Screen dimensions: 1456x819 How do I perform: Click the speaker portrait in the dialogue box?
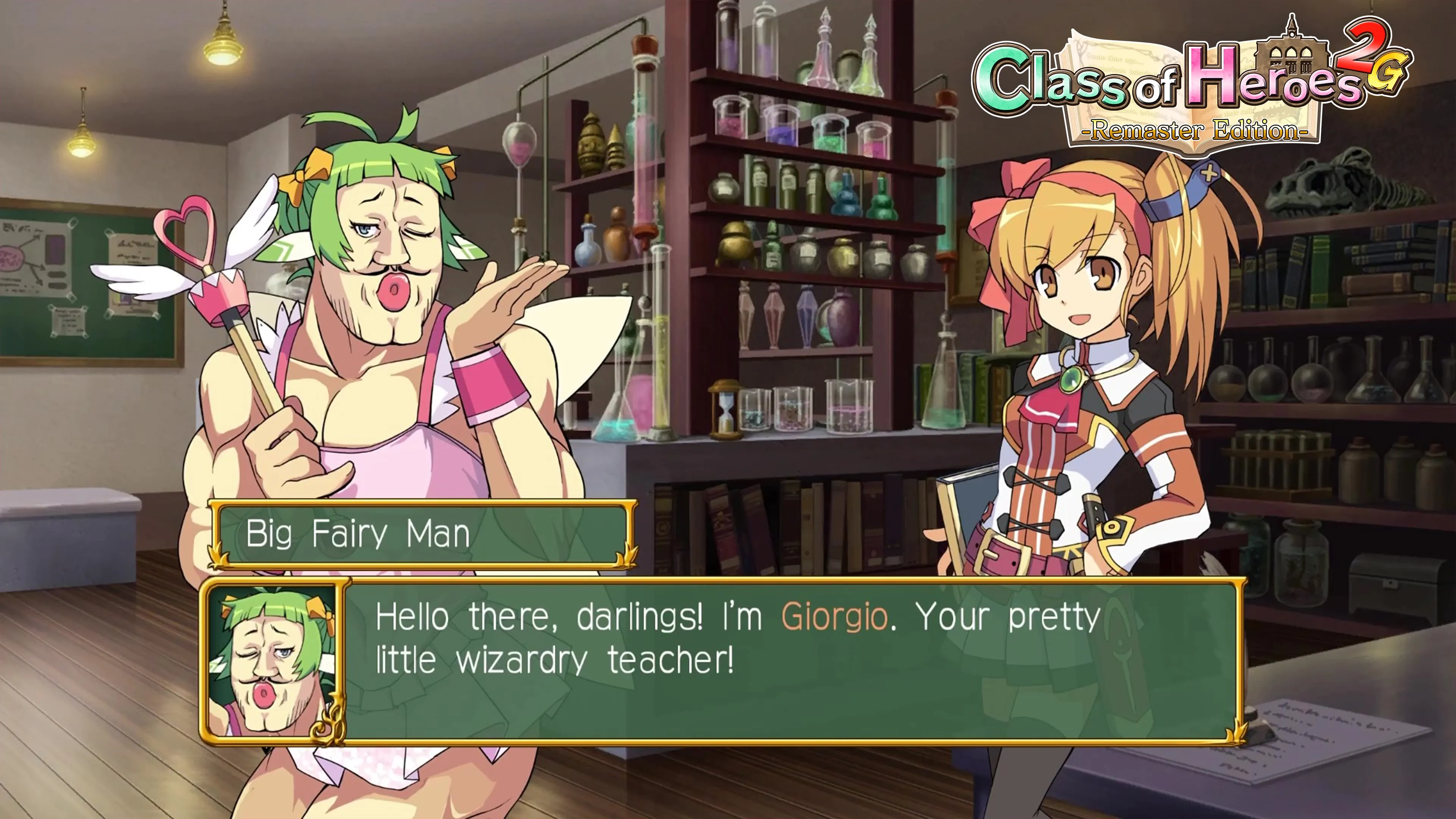click(x=273, y=661)
